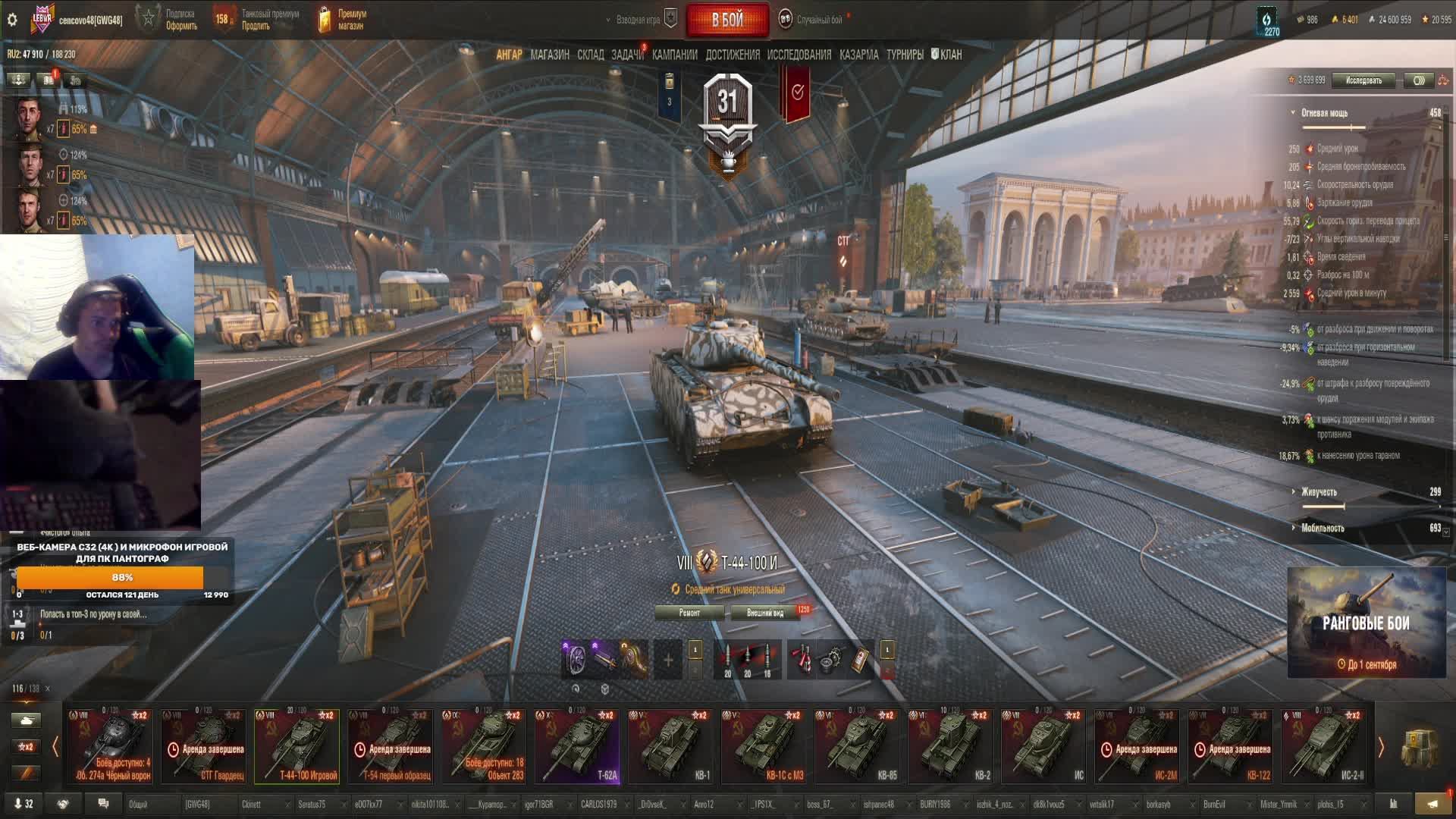Show the ДОСТИЖЕНИЯ achievements tab
The height and width of the screenshot is (819, 1456).
coord(732,55)
